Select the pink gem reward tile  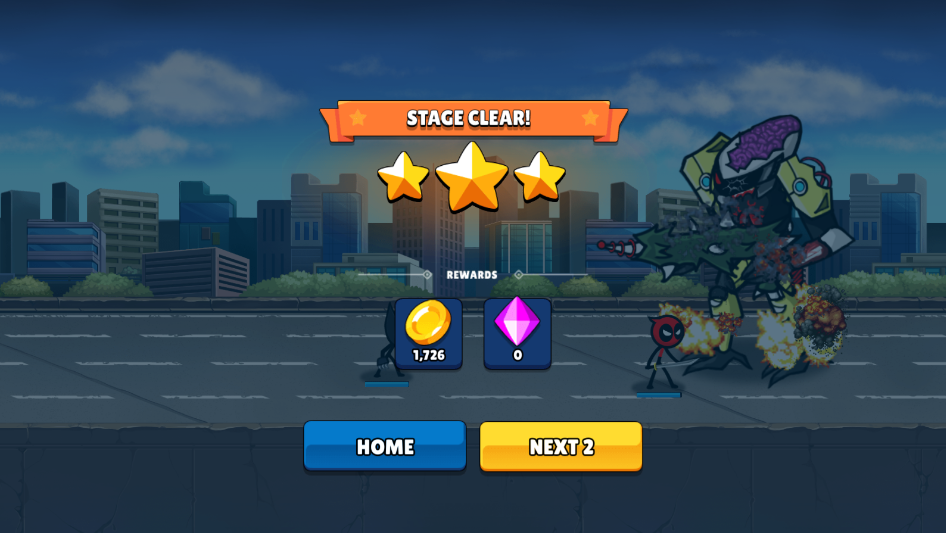pos(517,332)
